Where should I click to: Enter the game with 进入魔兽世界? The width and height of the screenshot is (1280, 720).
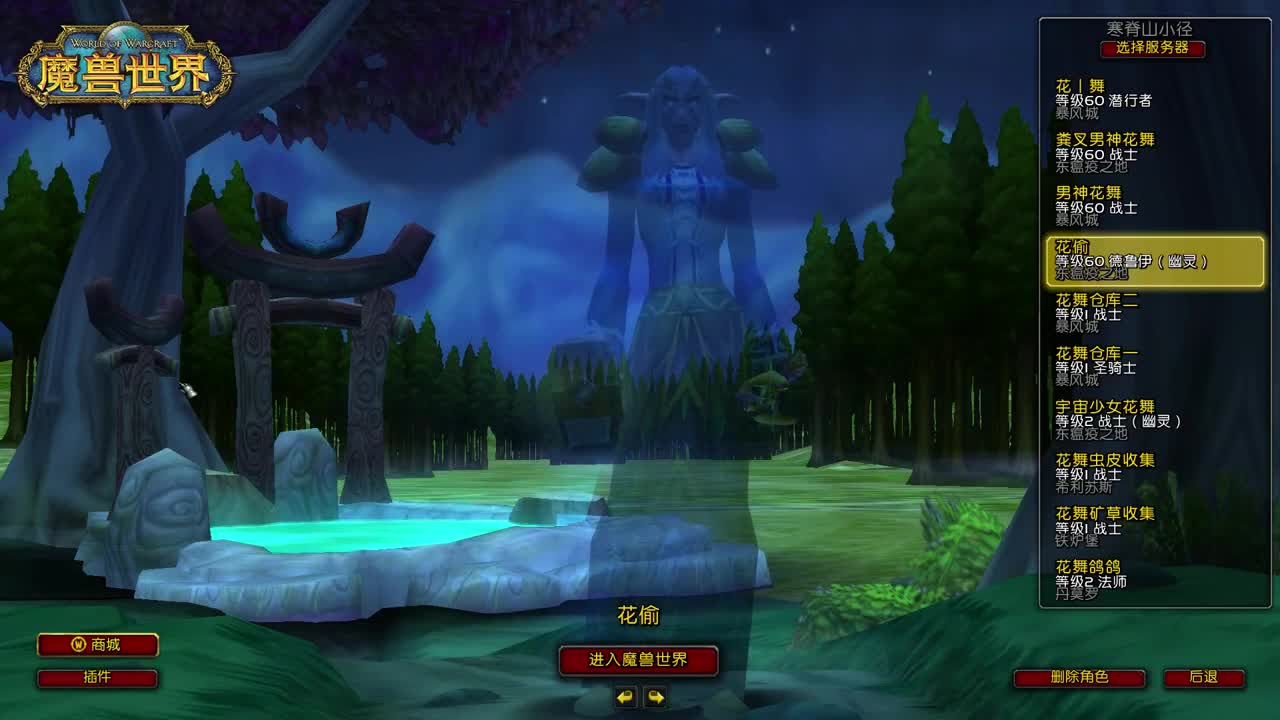(641, 662)
